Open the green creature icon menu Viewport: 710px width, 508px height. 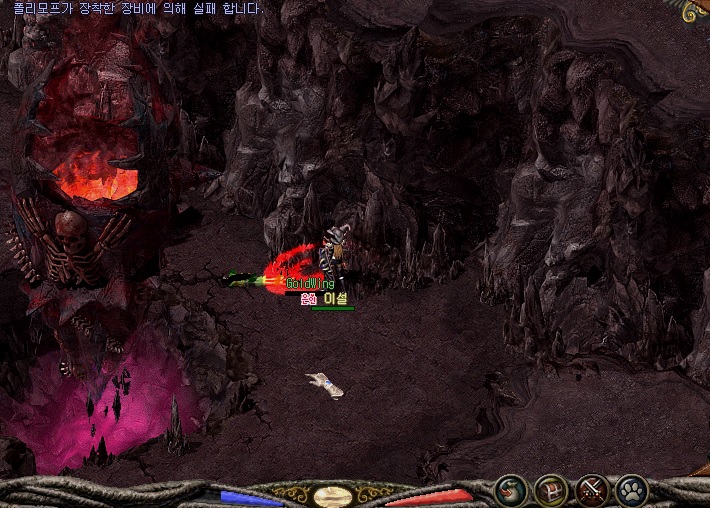click(511, 491)
